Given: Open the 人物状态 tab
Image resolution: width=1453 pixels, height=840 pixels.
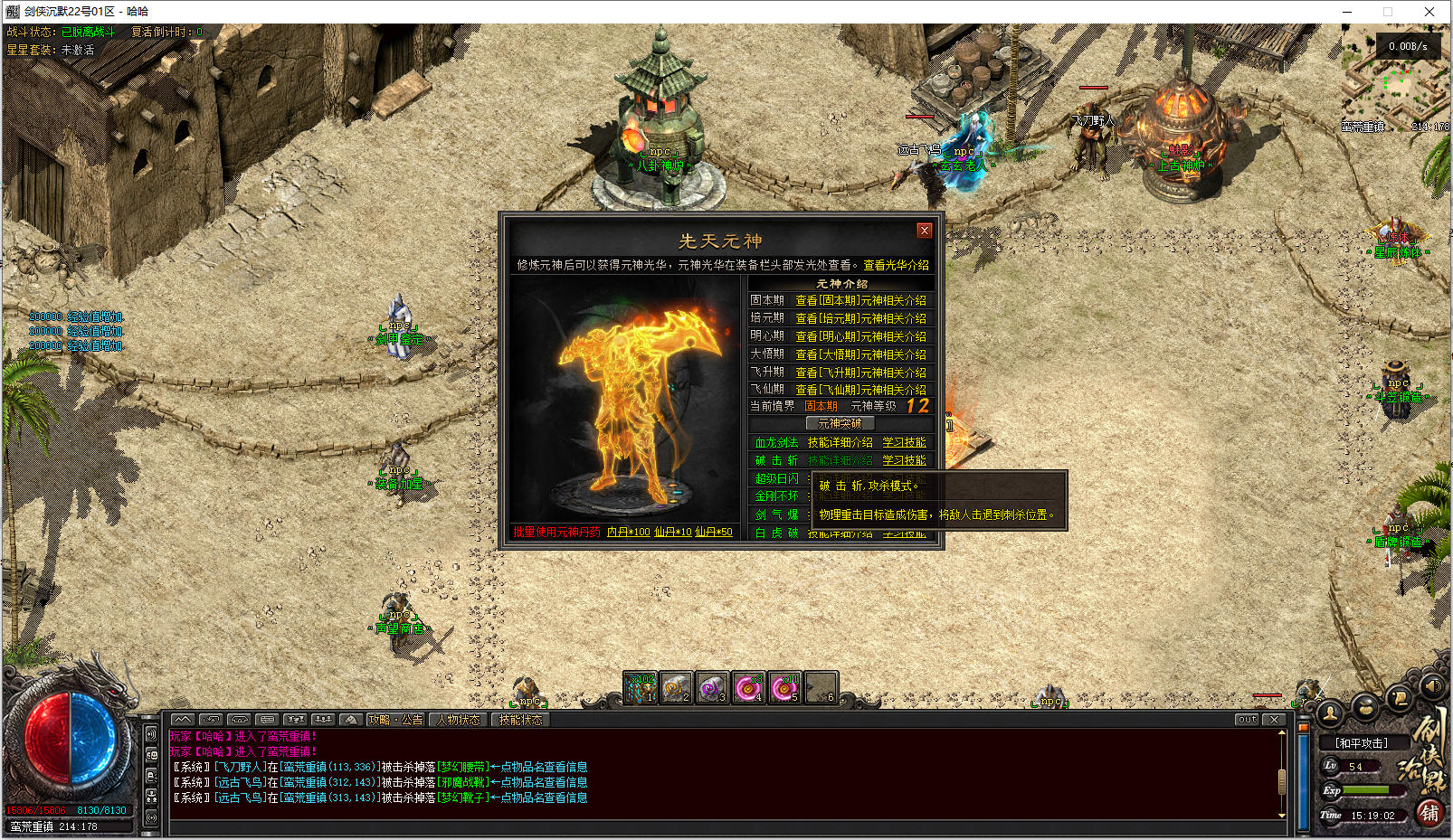Looking at the screenshot, I should pyautogui.click(x=459, y=720).
